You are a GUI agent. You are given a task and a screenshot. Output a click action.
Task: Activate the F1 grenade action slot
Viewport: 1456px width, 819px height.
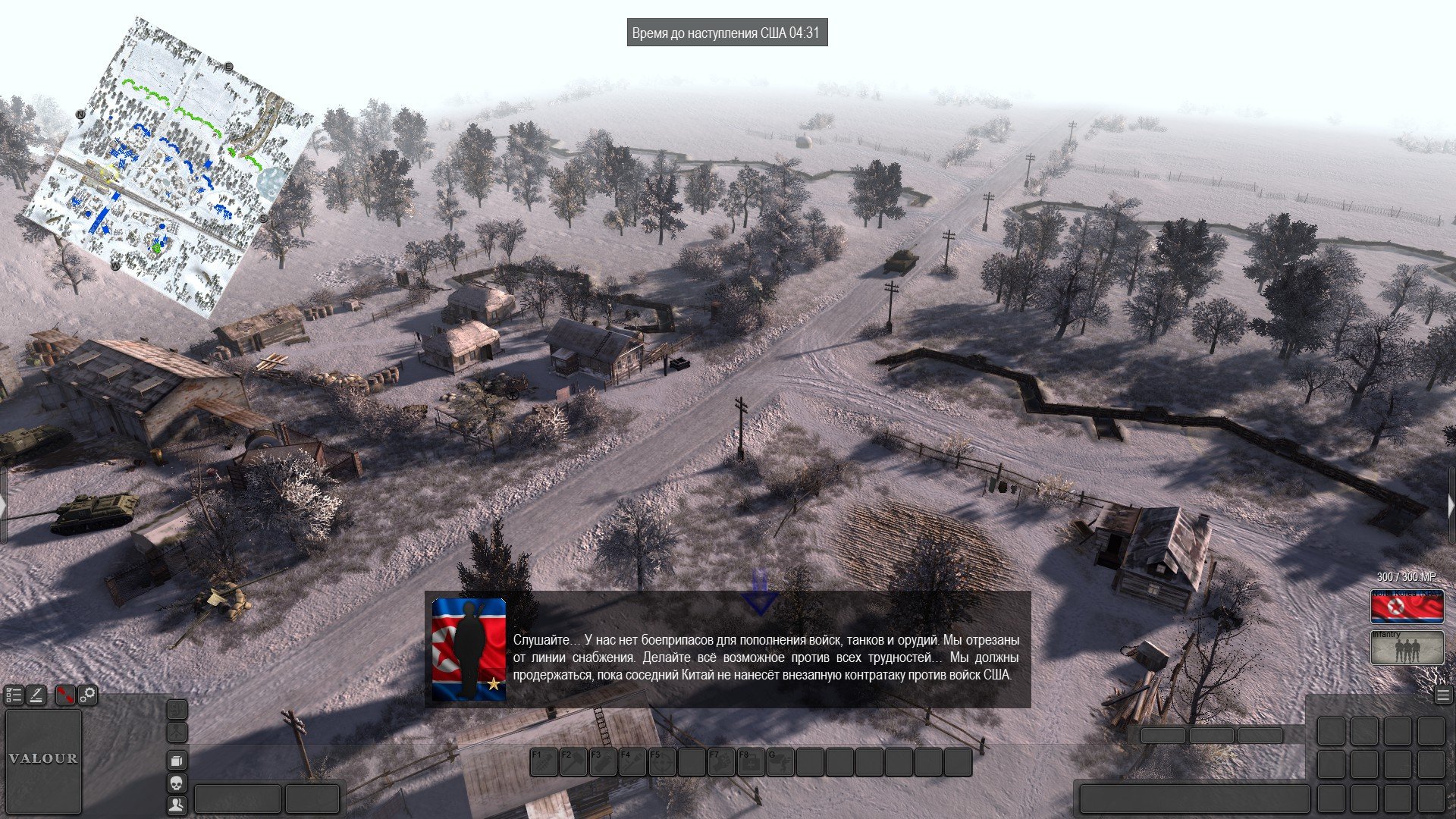pos(544,762)
